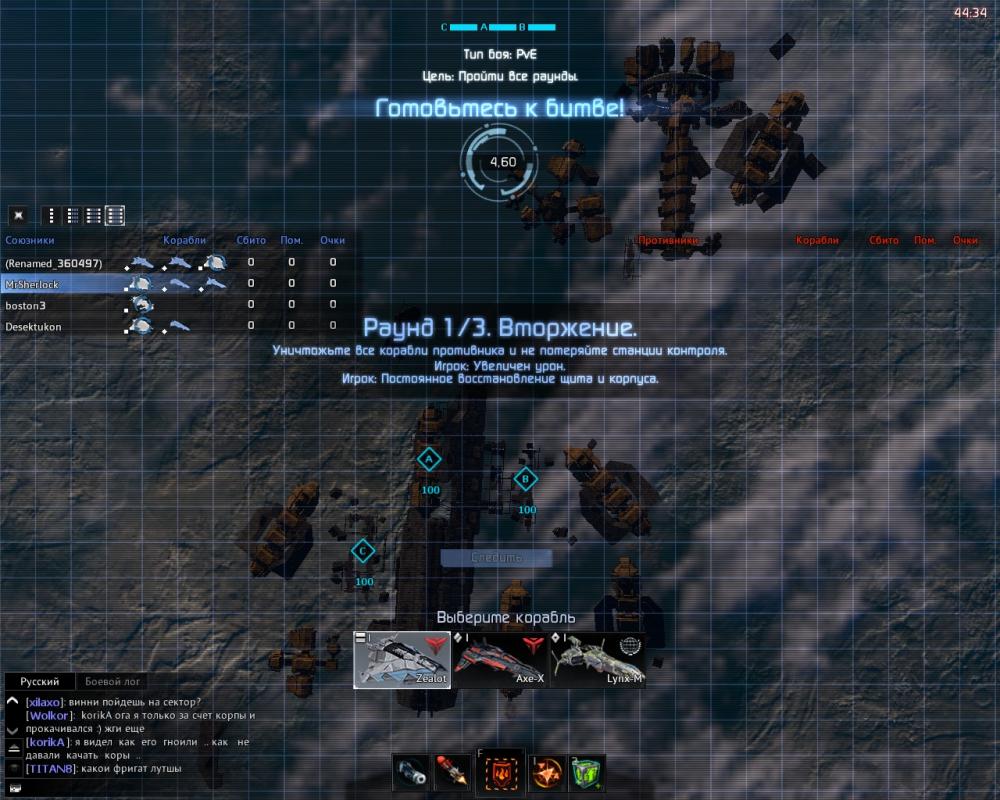Choose the Axe-X ship

[500, 659]
